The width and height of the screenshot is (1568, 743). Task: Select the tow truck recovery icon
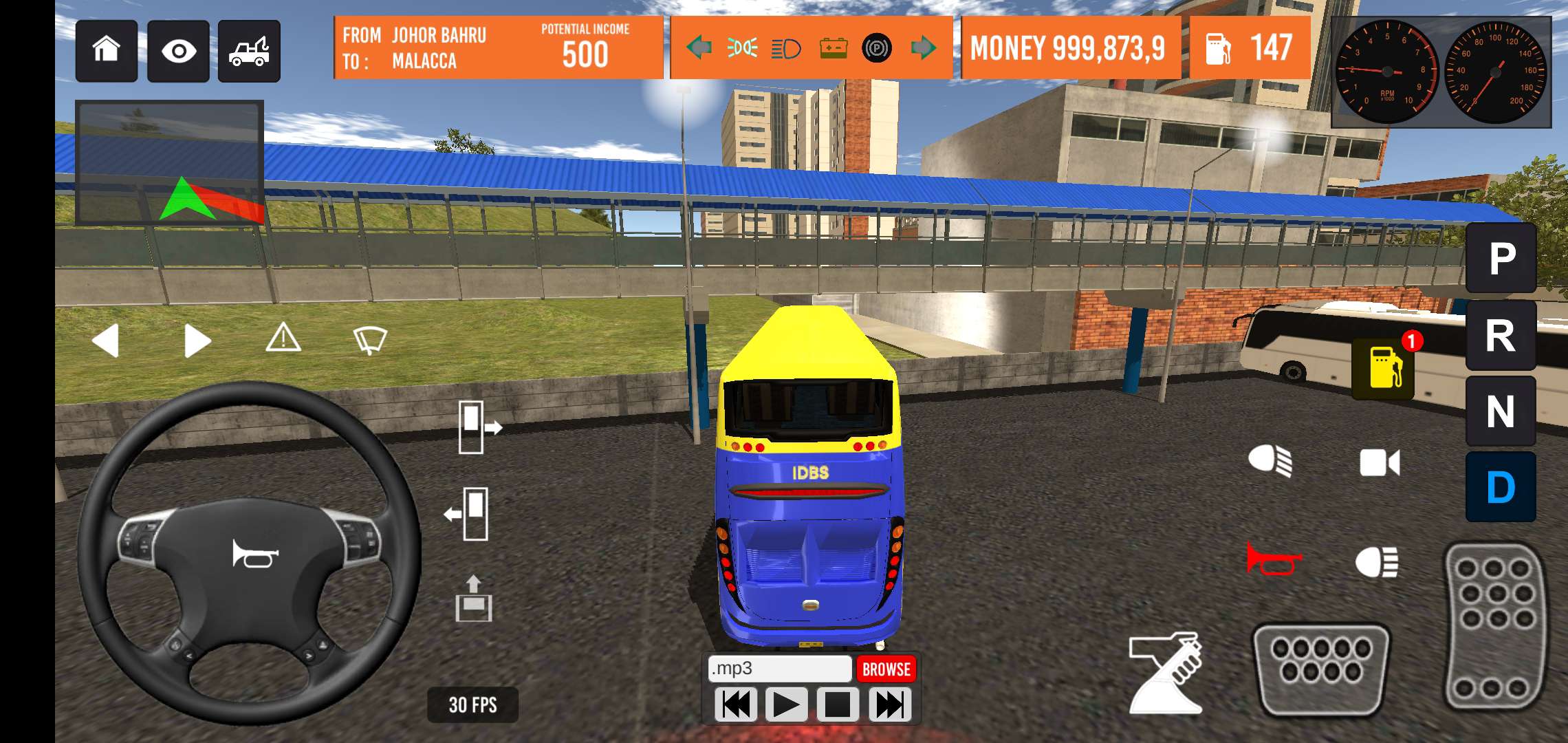tap(250, 51)
